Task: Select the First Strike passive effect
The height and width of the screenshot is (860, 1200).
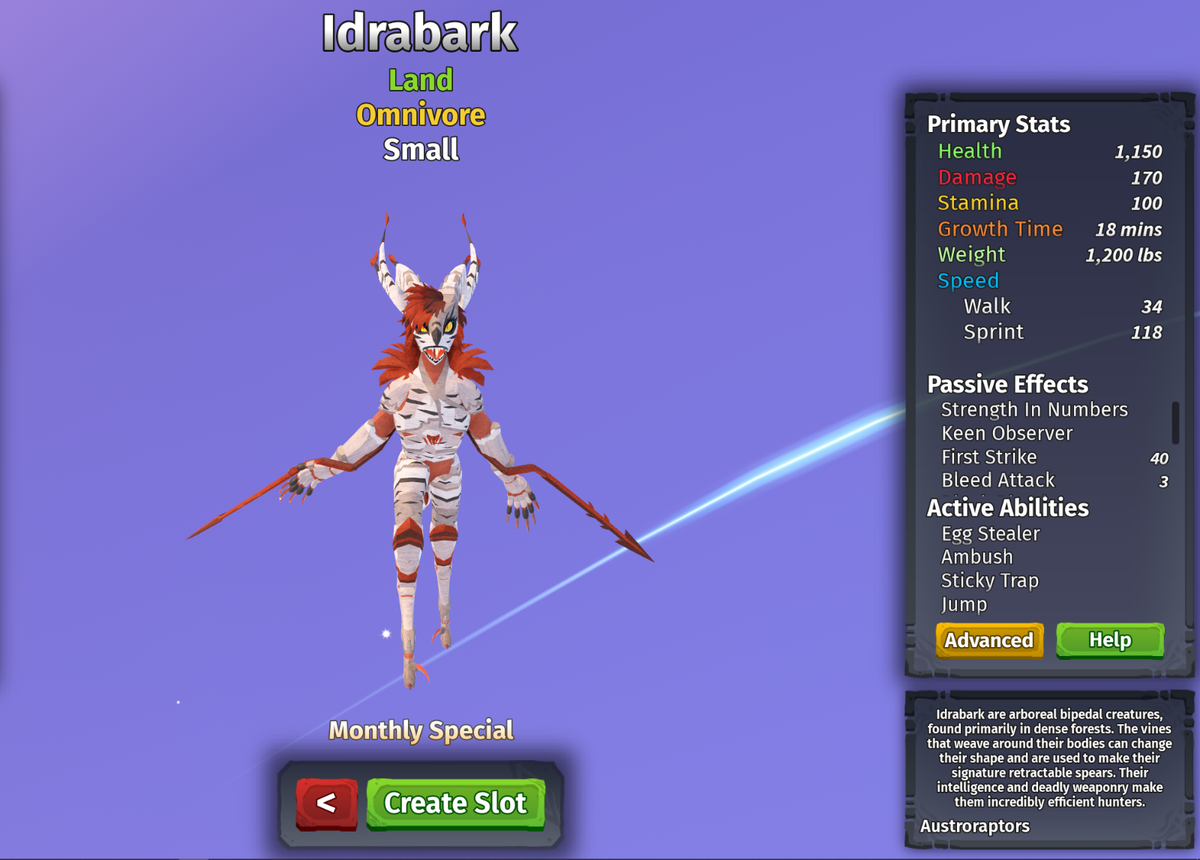Action: [x=989, y=457]
